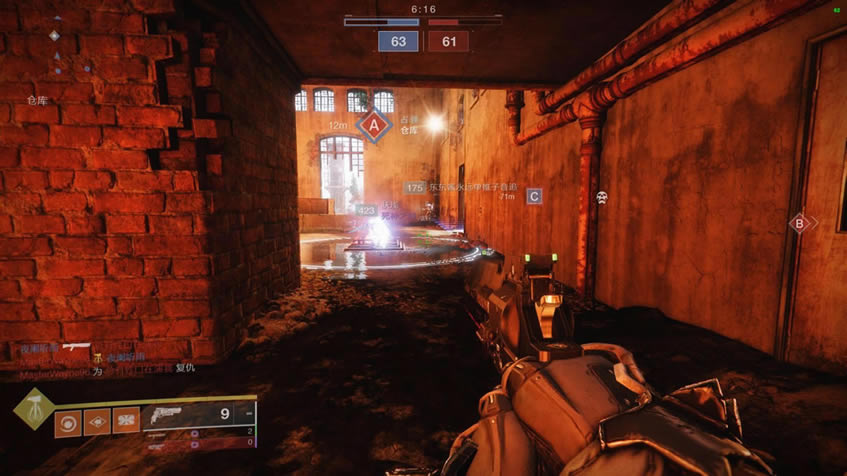This screenshot has width=847, height=476.
Task: Trigger the eye-shaped melee ability icon
Action: pyautogui.click(x=98, y=421)
